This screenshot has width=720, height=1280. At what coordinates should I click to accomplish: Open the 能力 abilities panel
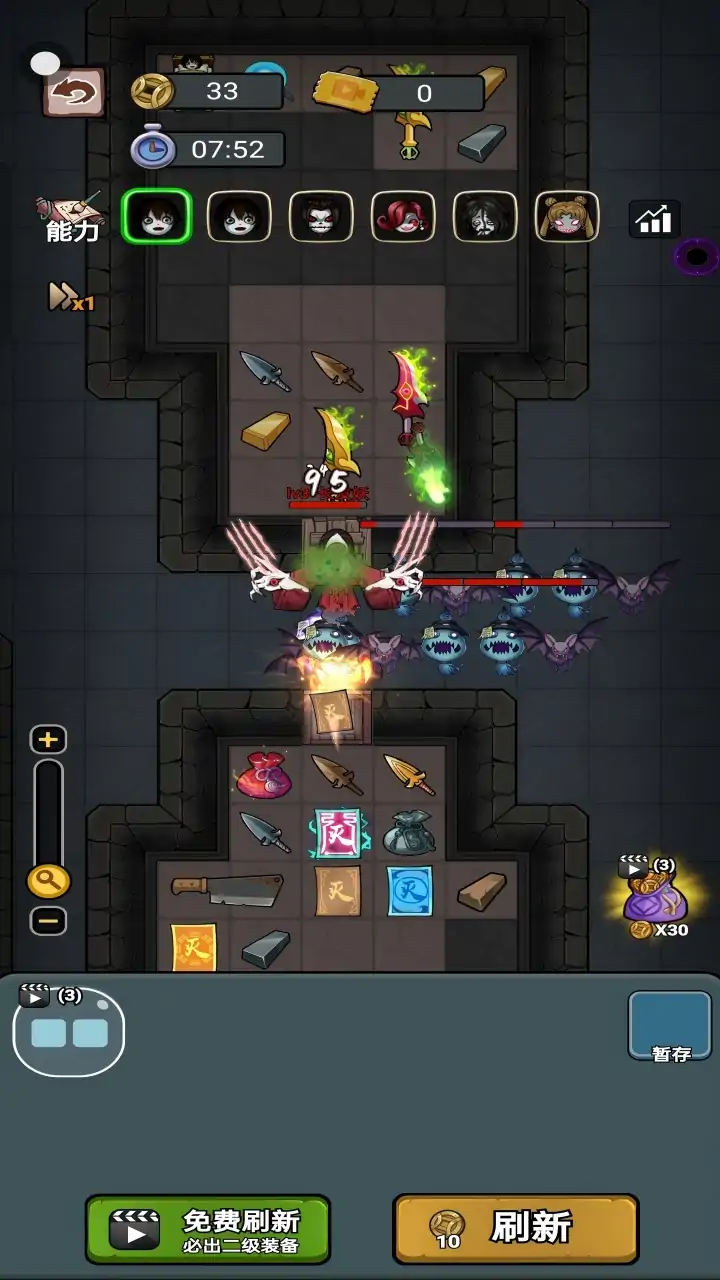(x=70, y=218)
